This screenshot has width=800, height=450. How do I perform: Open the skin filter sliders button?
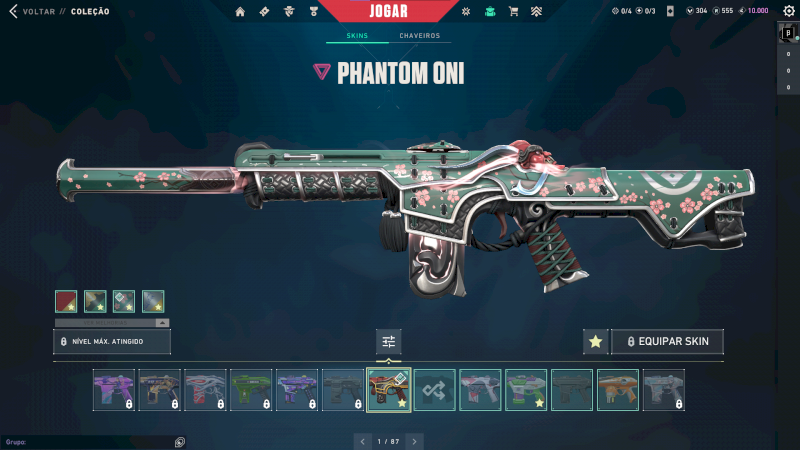pyautogui.click(x=389, y=341)
